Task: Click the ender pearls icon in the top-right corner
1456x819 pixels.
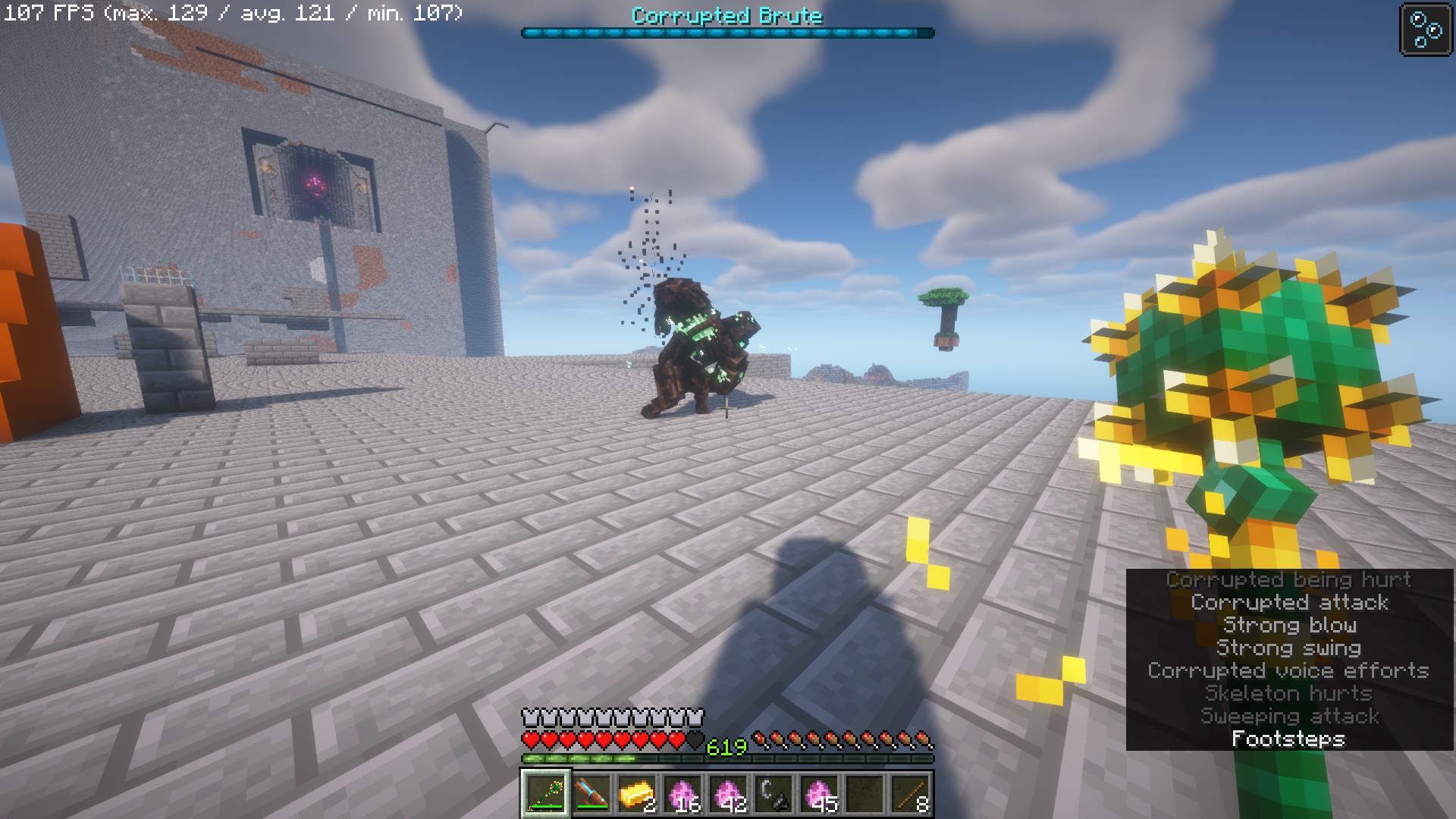Action: coord(1425,30)
